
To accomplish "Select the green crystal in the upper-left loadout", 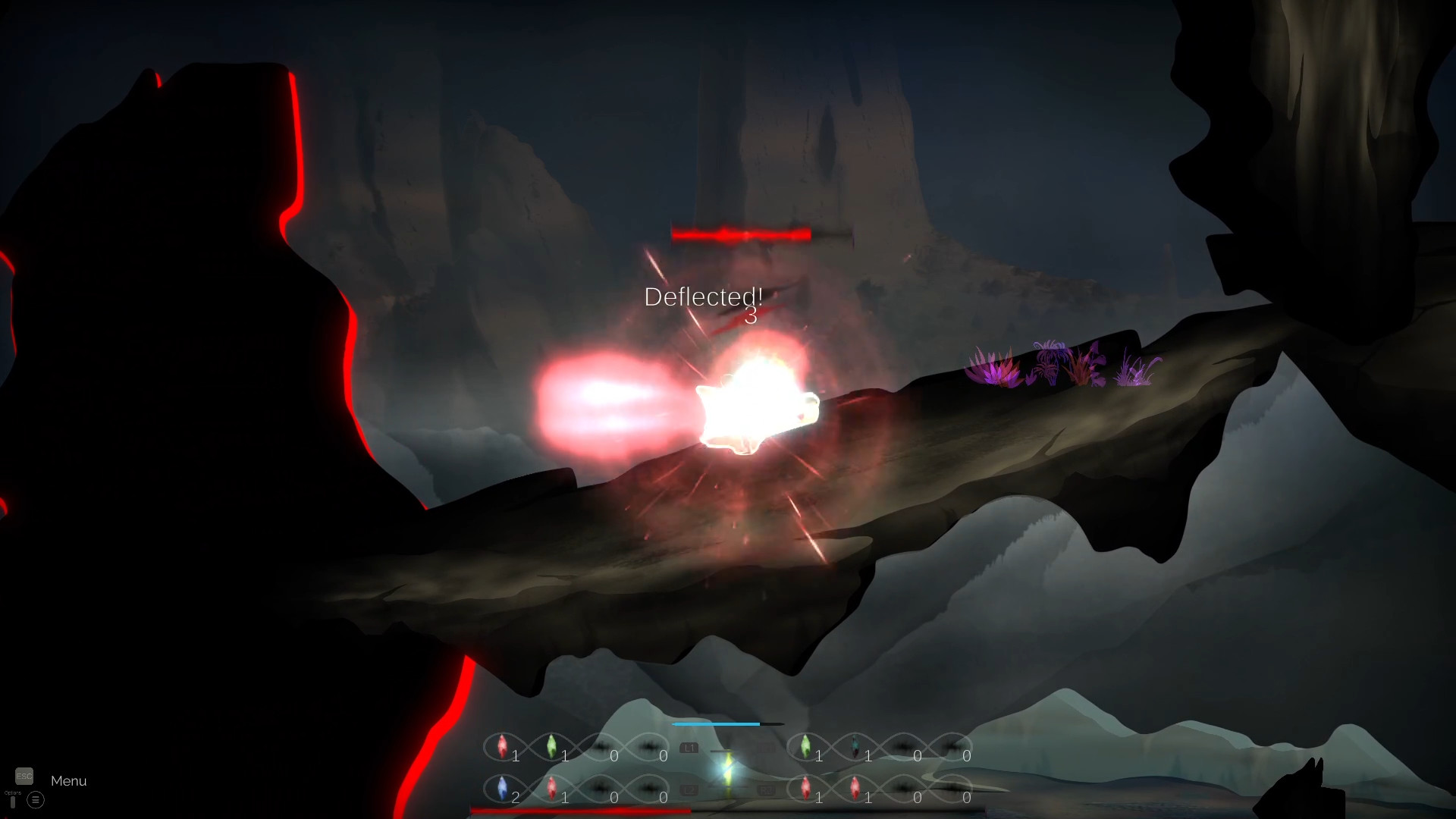I will (551, 745).
